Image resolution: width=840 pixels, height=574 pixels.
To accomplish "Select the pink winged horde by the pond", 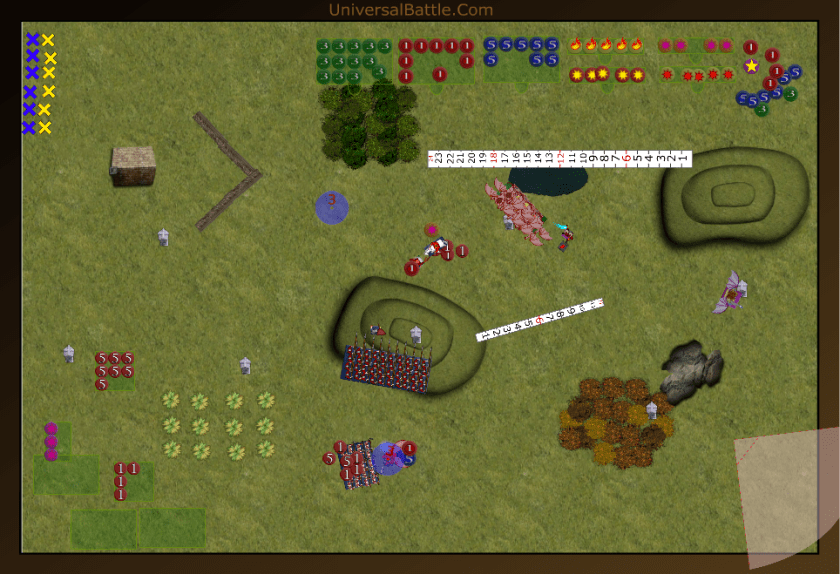I will (x=517, y=212).
